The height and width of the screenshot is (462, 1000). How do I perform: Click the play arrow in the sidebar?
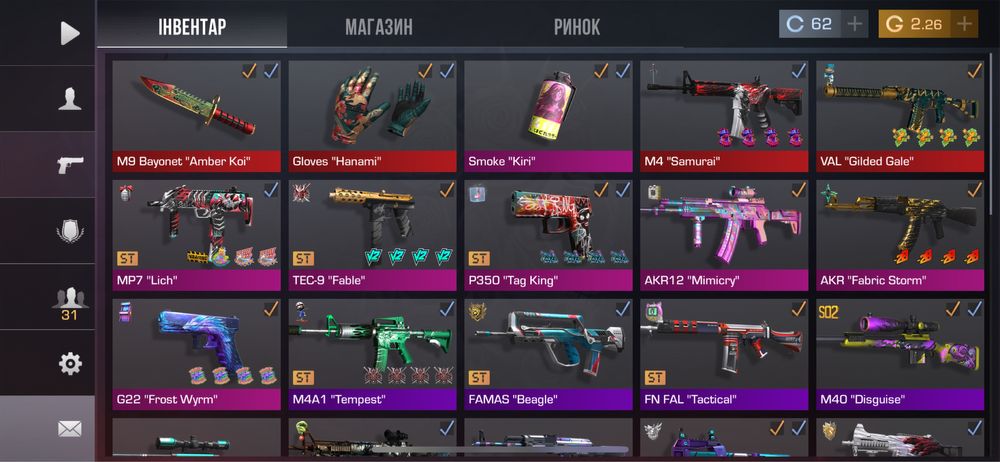(x=69, y=33)
